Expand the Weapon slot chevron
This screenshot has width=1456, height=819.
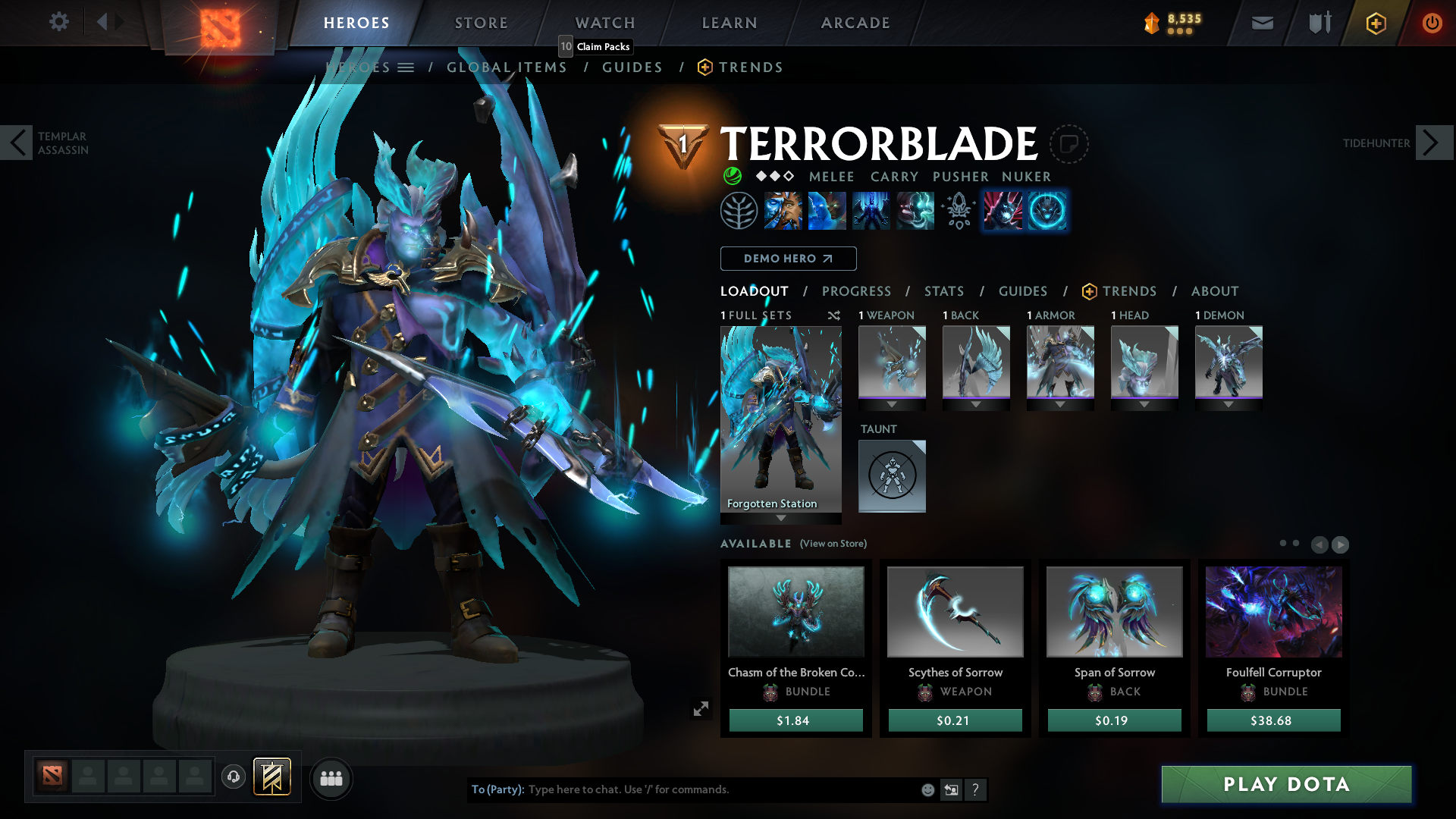[x=893, y=404]
